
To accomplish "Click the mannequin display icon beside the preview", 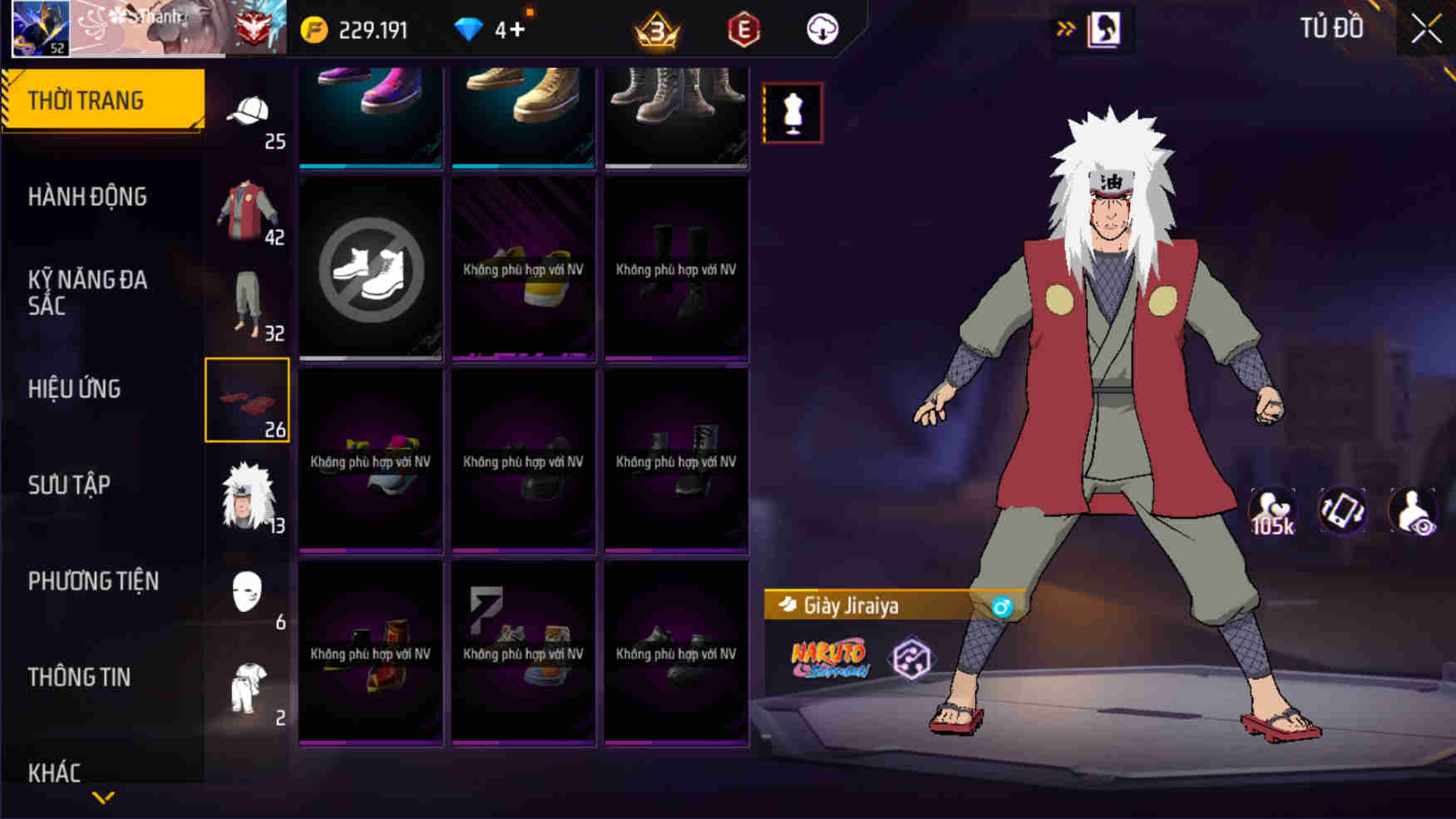I will tap(791, 113).
